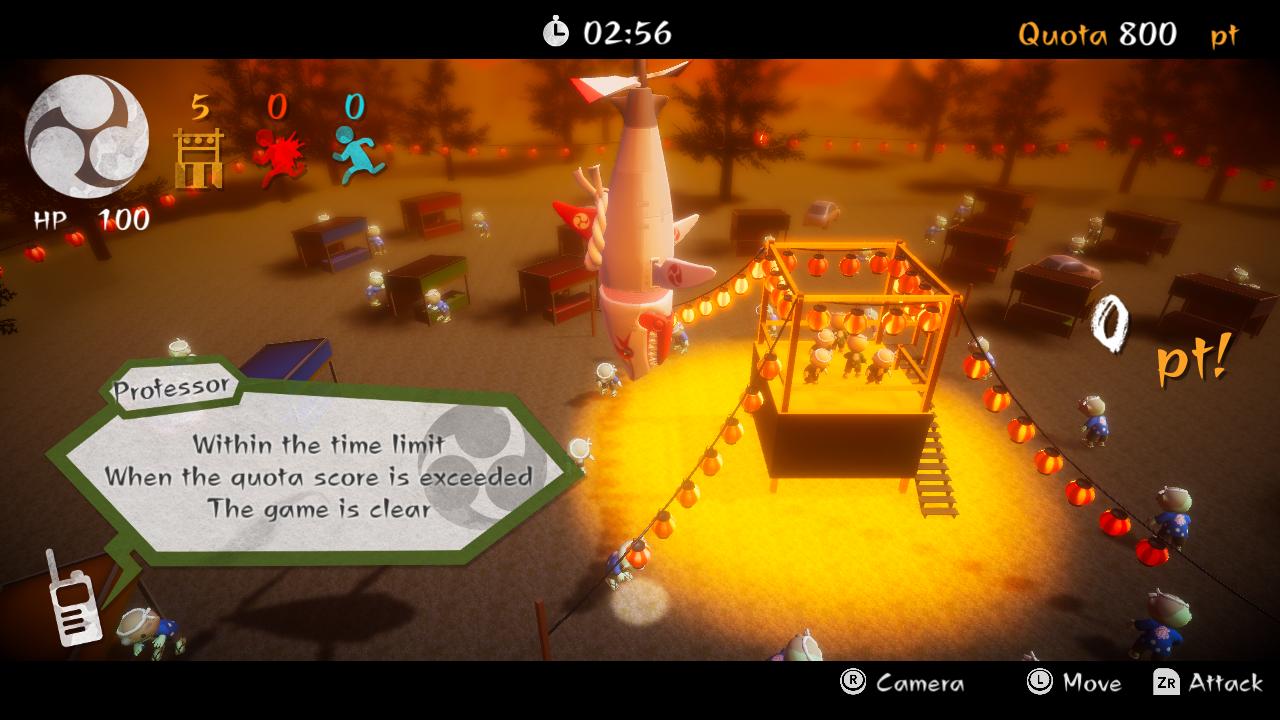
Task: Click the L Move button icon
Action: click(1040, 684)
